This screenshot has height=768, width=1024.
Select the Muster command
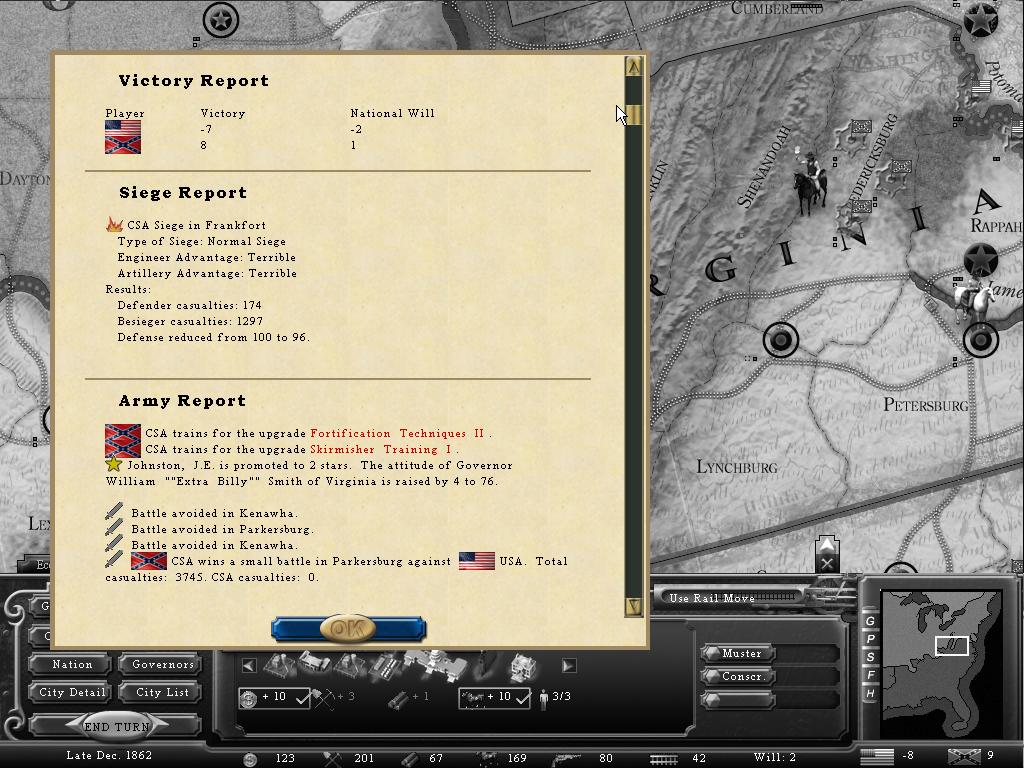[x=742, y=653]
